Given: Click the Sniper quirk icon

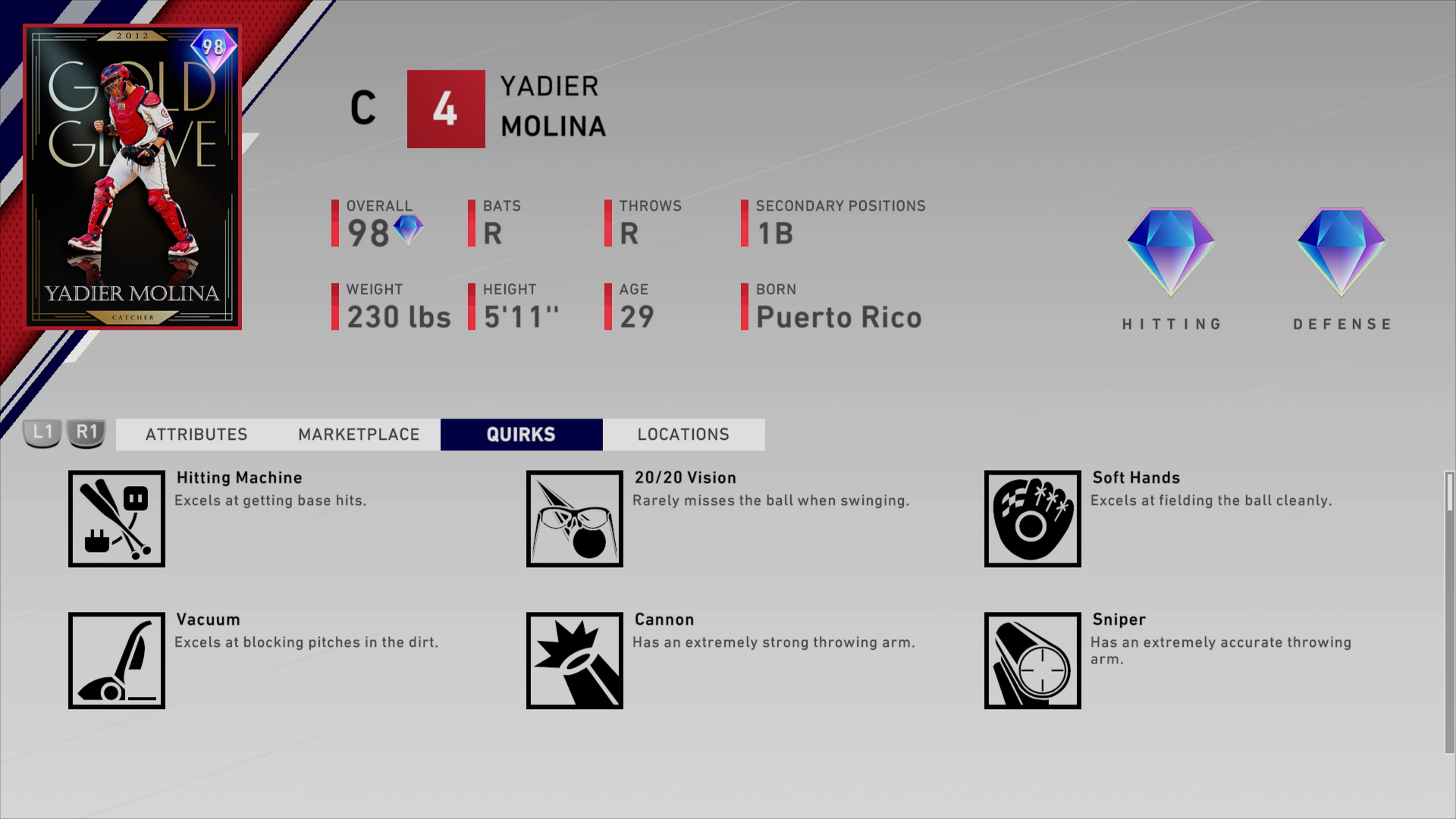Looking at the screenshot, I should tap(1033, 661).
